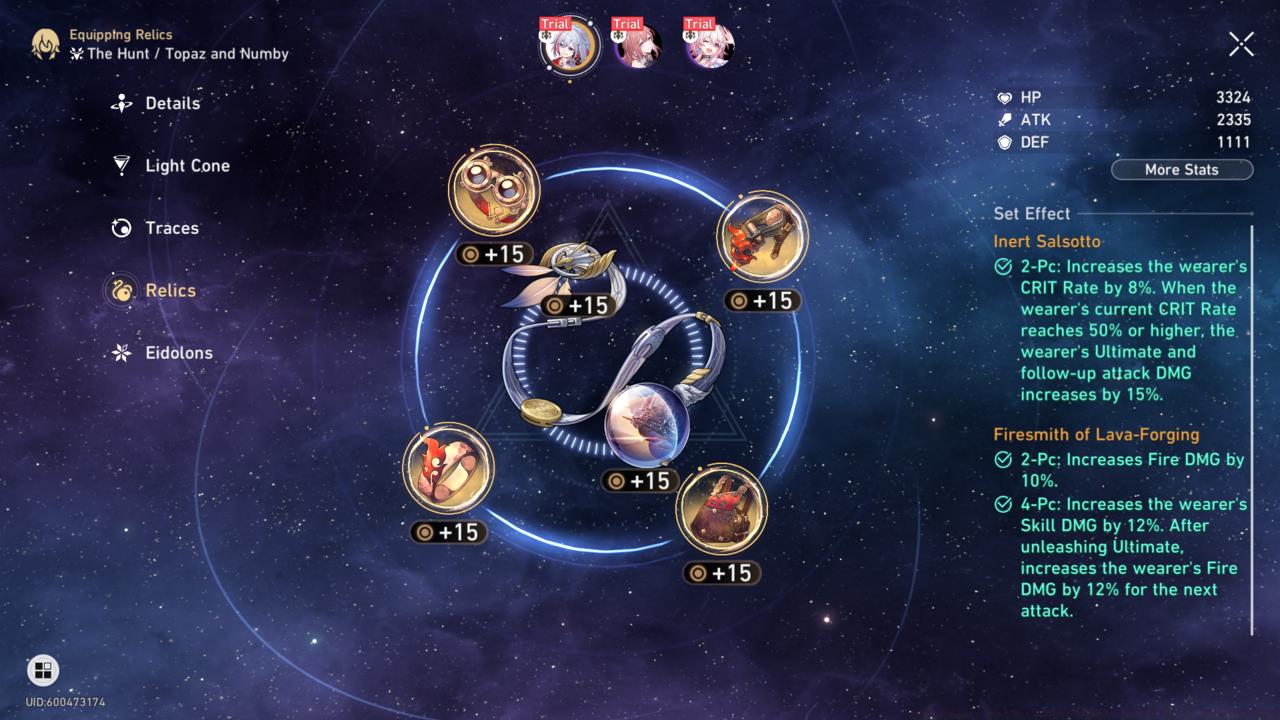Show the Traces tab
Screen dimensions: 1280x720
coord(171,228)
